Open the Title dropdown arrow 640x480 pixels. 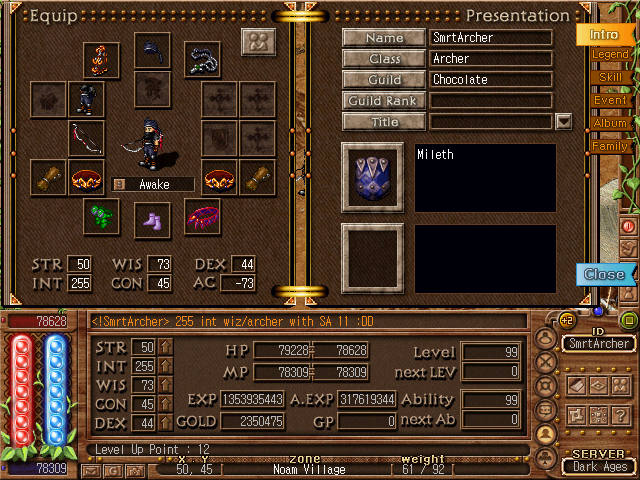563,121
